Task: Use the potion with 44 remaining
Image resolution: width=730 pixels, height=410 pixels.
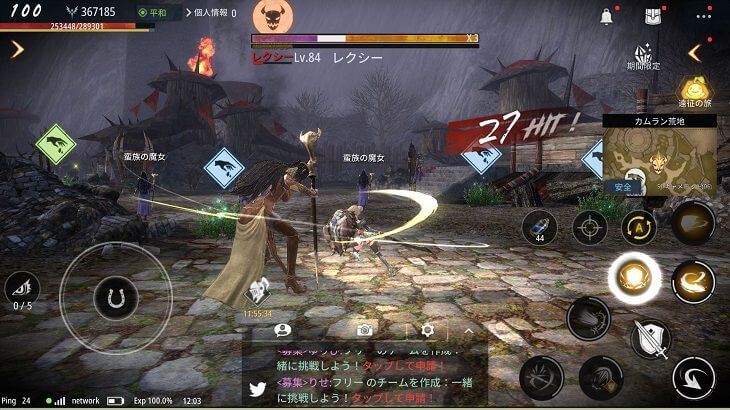Action: tap(539, 227)
